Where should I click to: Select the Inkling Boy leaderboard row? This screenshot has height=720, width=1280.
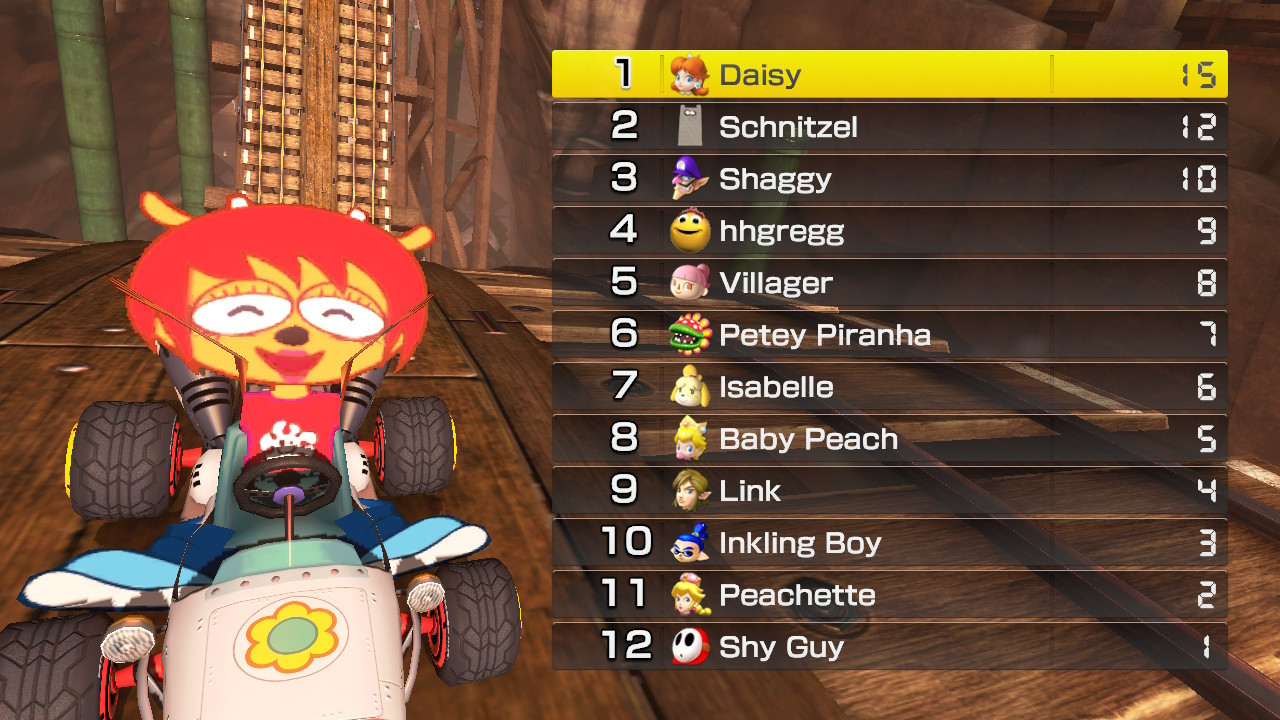pyautogui.click(x=890, y=543)
